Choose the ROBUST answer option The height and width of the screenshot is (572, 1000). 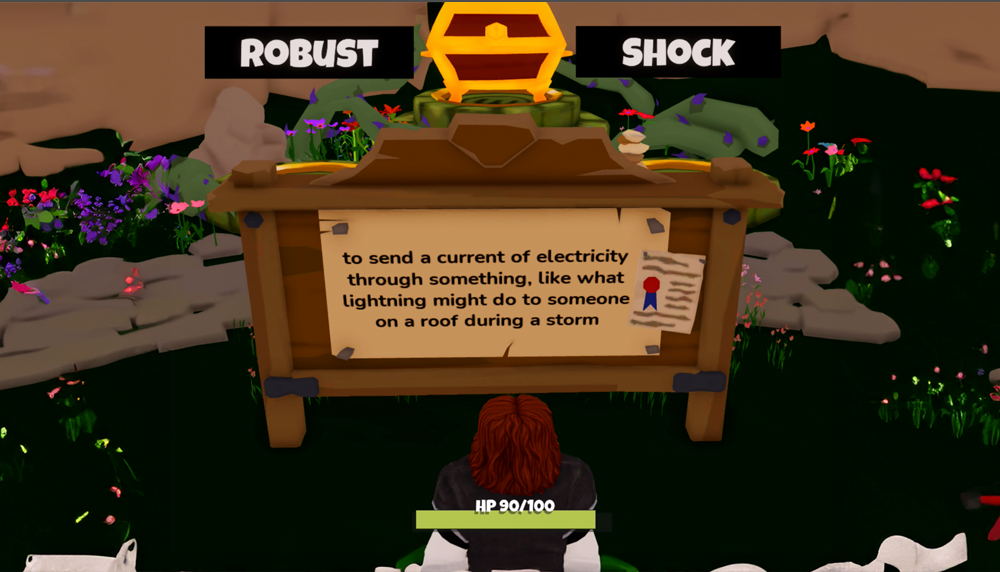[x=309, y=52]
